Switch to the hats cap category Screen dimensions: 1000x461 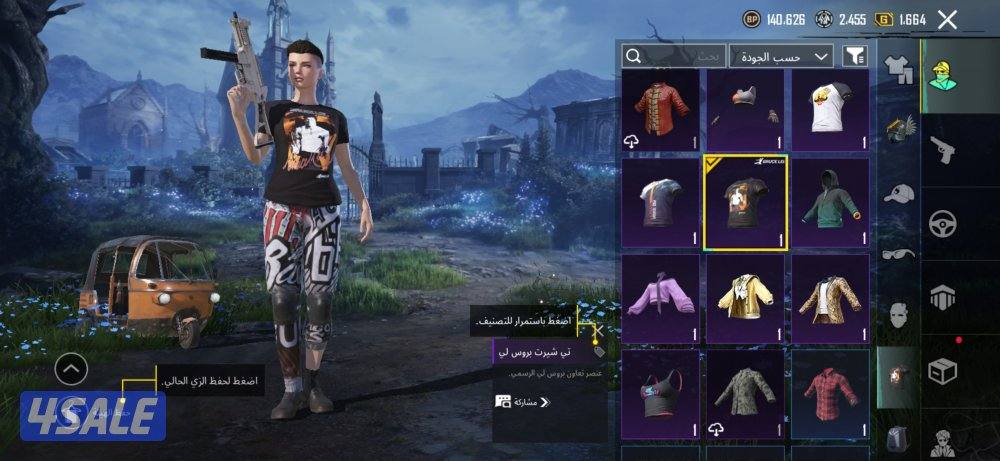(899, 193)
